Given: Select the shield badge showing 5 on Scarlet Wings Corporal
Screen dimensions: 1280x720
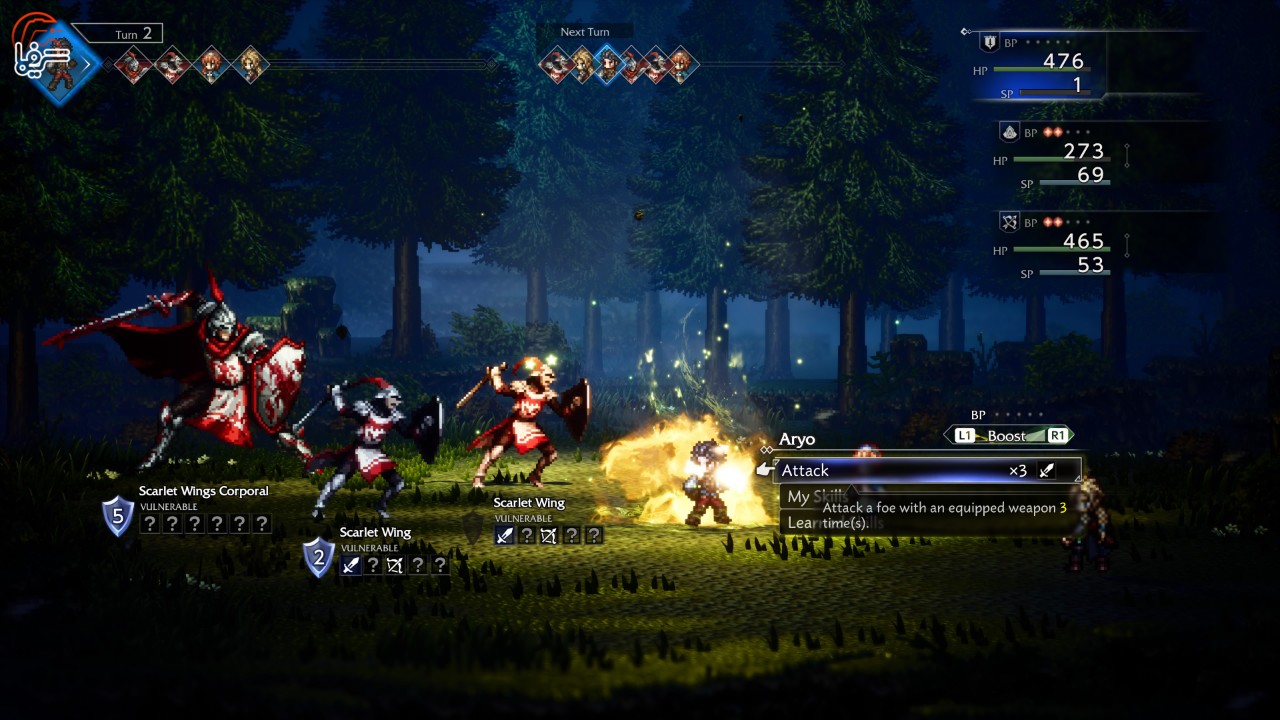Looking at the screenshot, I should pyautogui.click(x=117, y=518).
